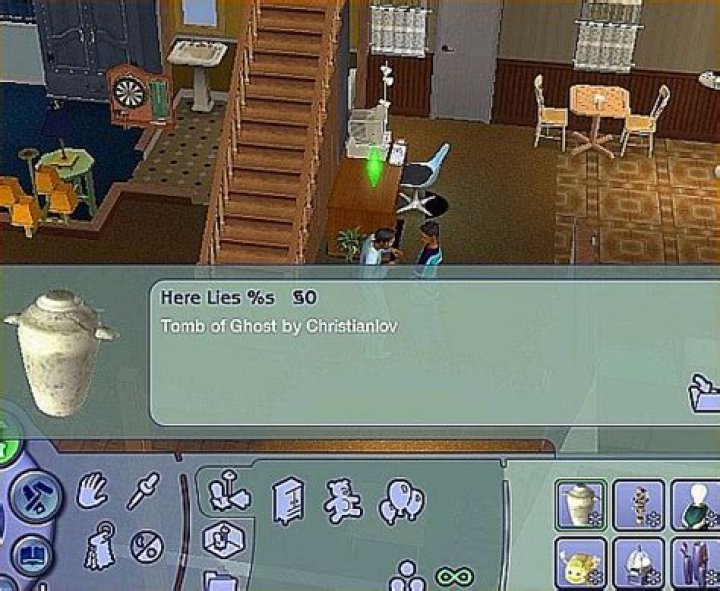This screenshot has height=591, width=720.
Task: Browse the wardrobe furniture category
Action: tap(288, 500)
